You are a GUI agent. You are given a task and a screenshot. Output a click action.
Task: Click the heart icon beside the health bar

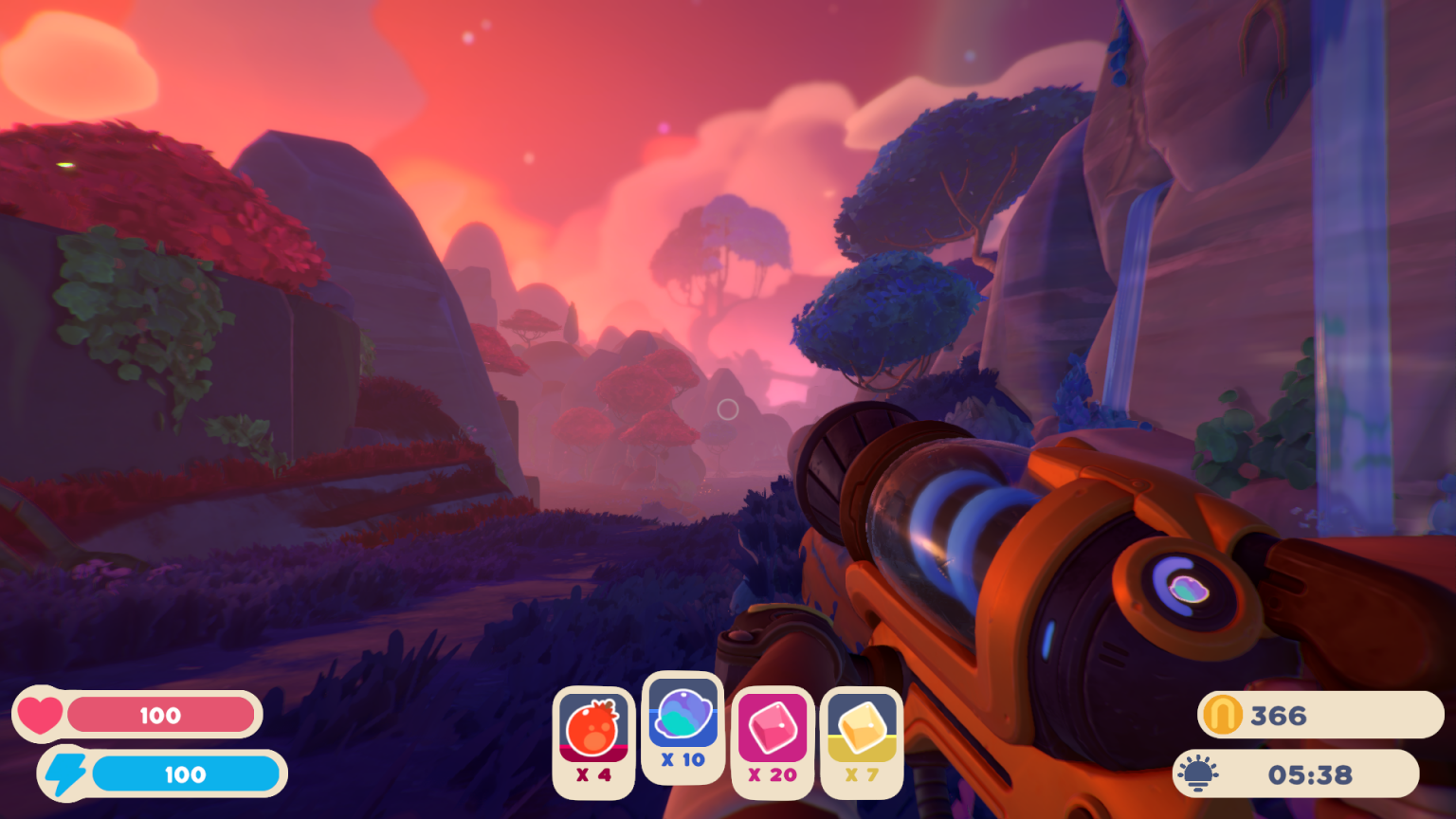42,715
